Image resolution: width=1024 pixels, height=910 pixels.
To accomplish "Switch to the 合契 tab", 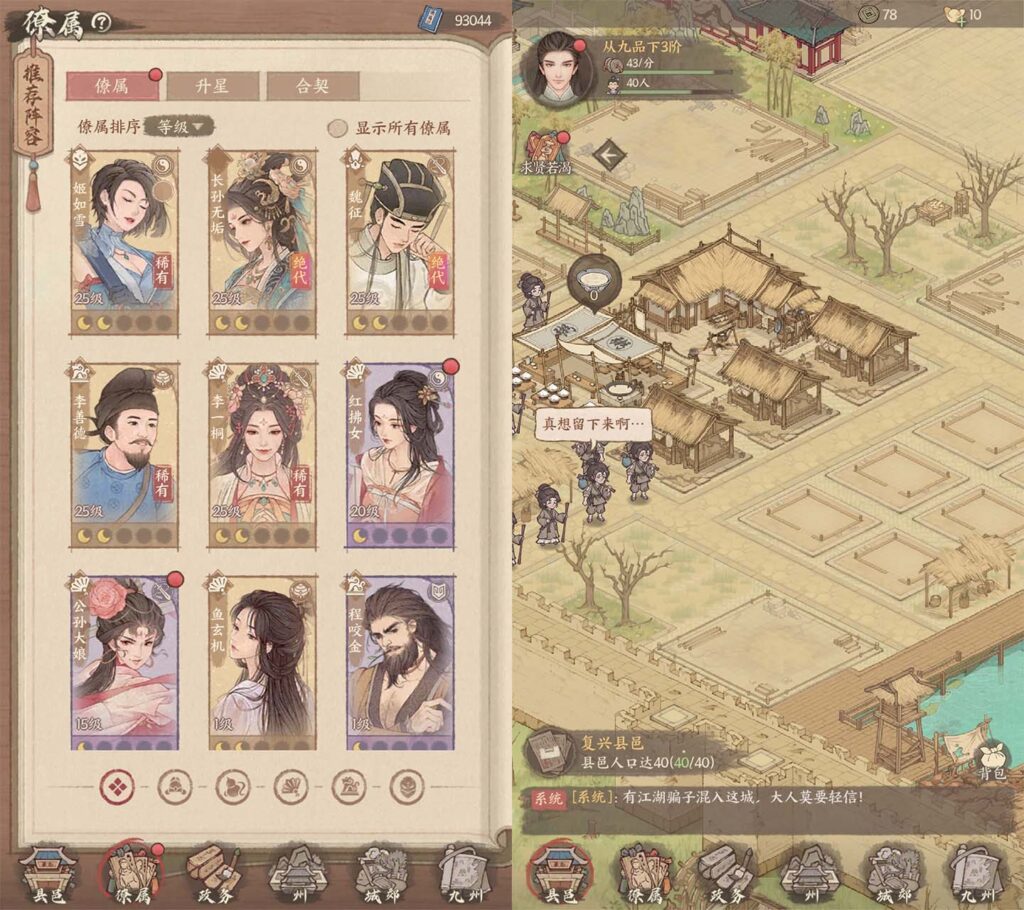I will tap(312, 86).
